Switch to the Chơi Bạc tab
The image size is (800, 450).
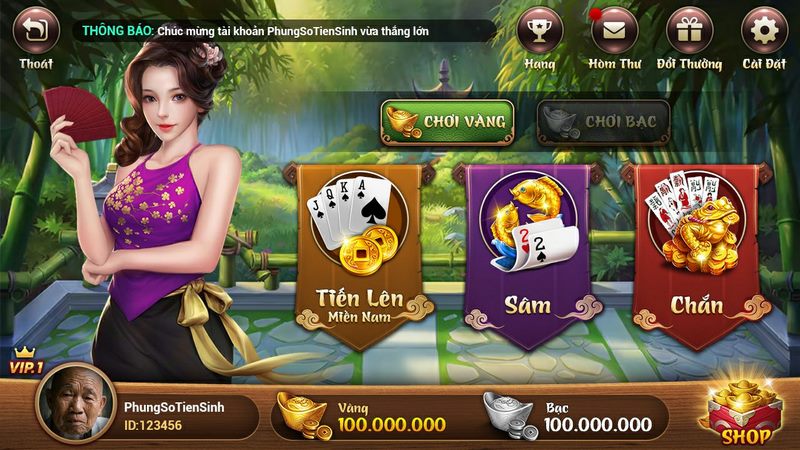pyautogui.click(x=603, y=121)
